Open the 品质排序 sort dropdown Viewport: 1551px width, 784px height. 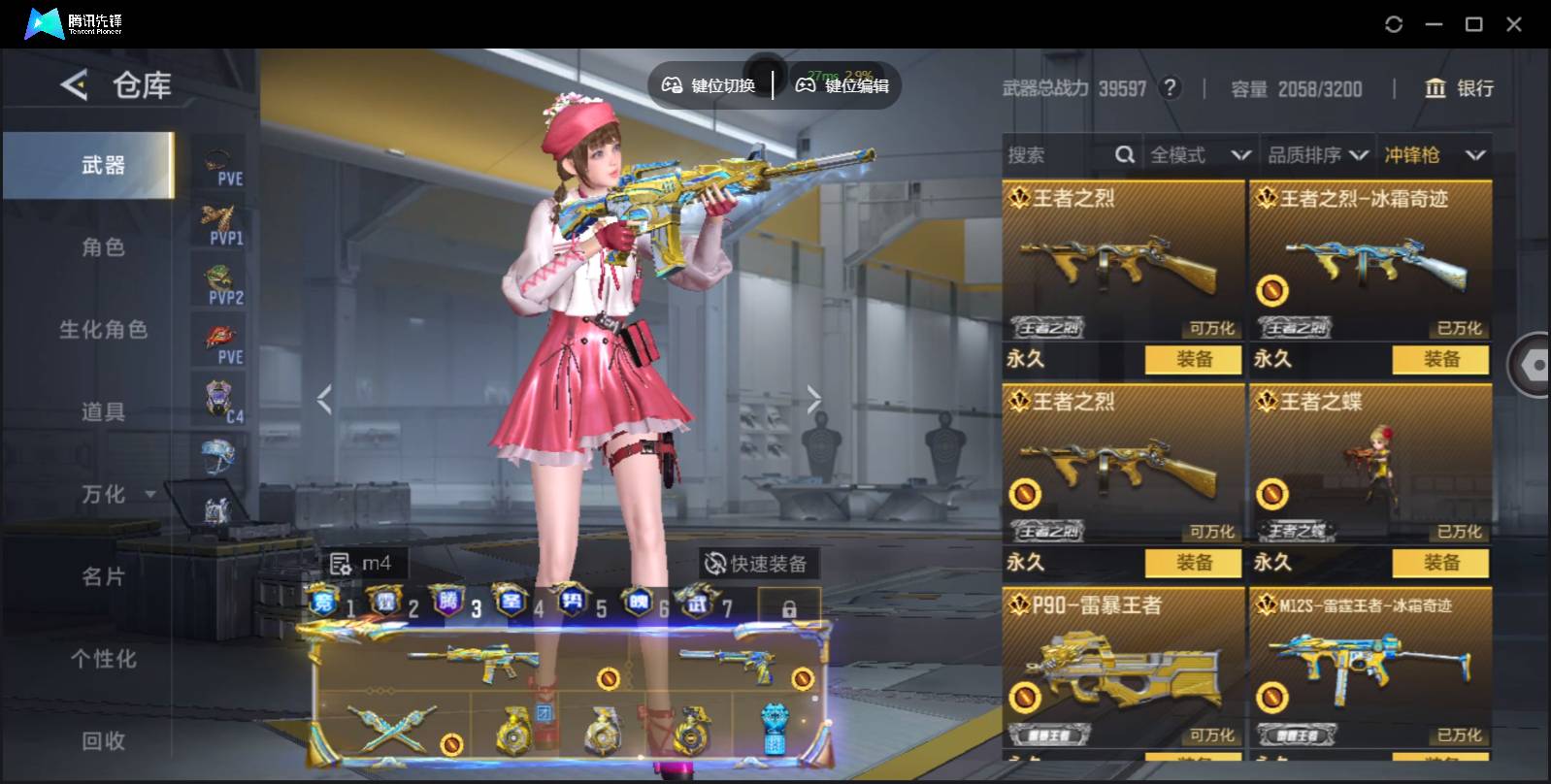click(1317, 155)
